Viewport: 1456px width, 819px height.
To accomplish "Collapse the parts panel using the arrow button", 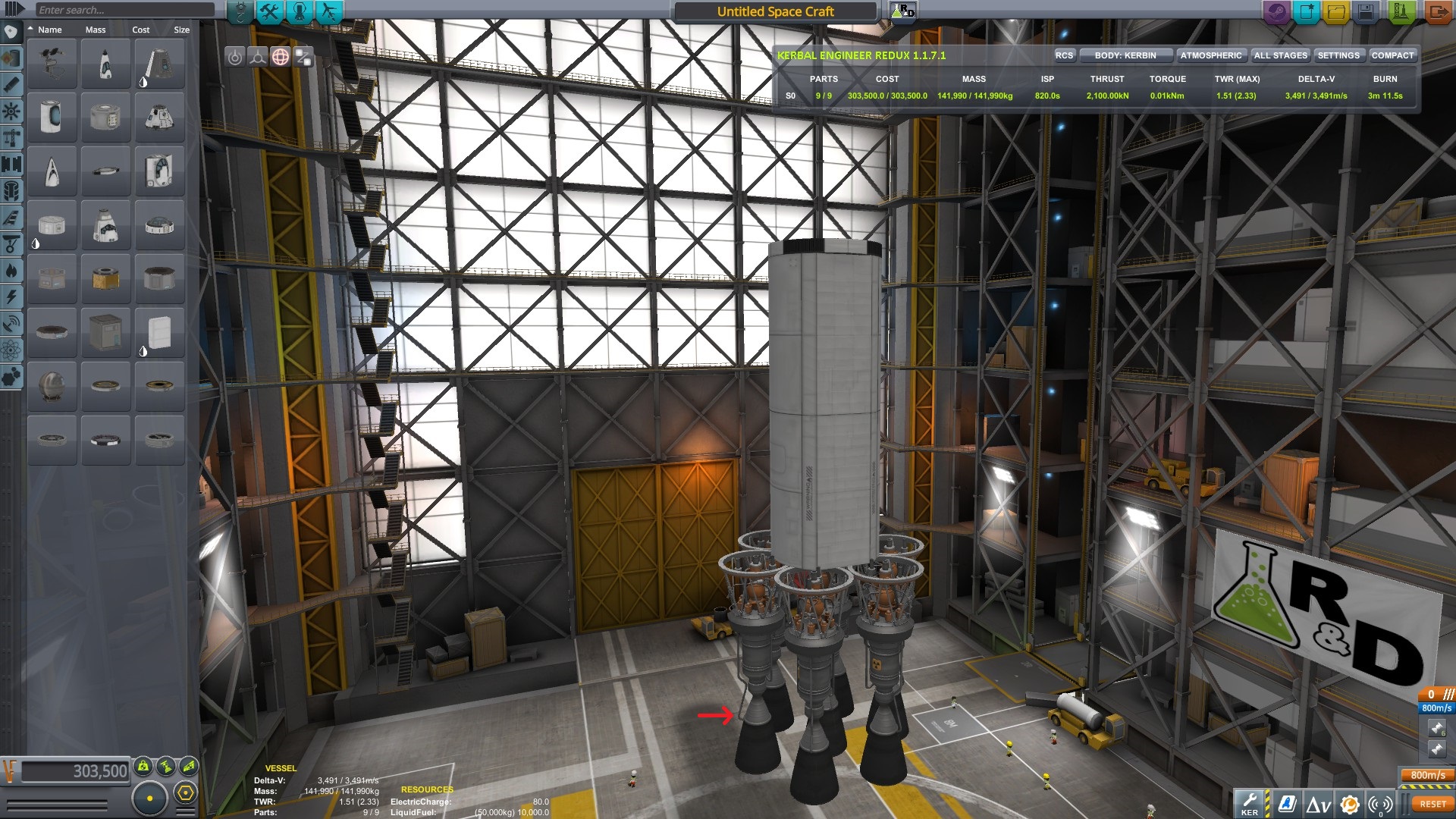I will coord(11,10).
